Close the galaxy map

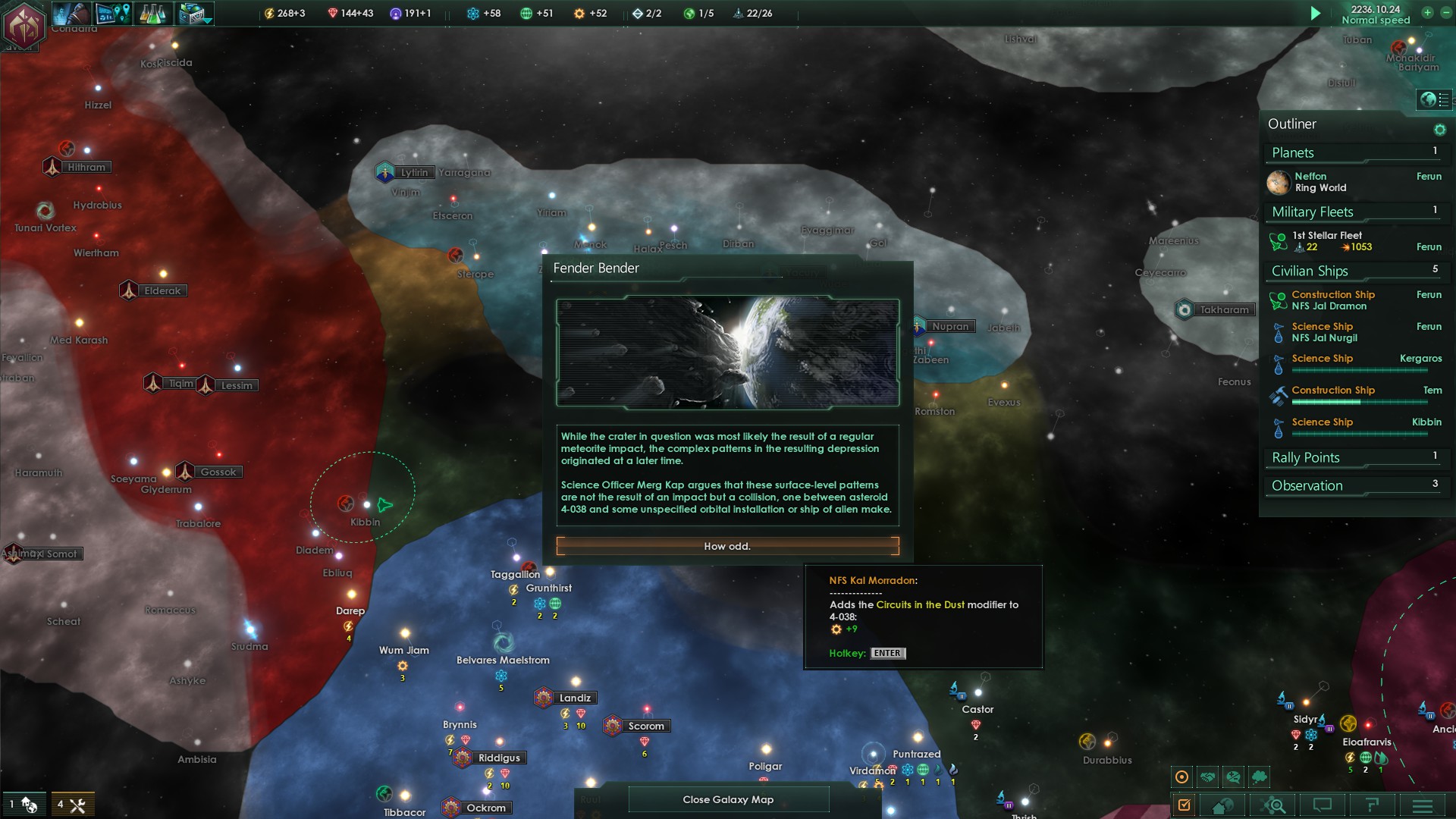click(728, 799)
